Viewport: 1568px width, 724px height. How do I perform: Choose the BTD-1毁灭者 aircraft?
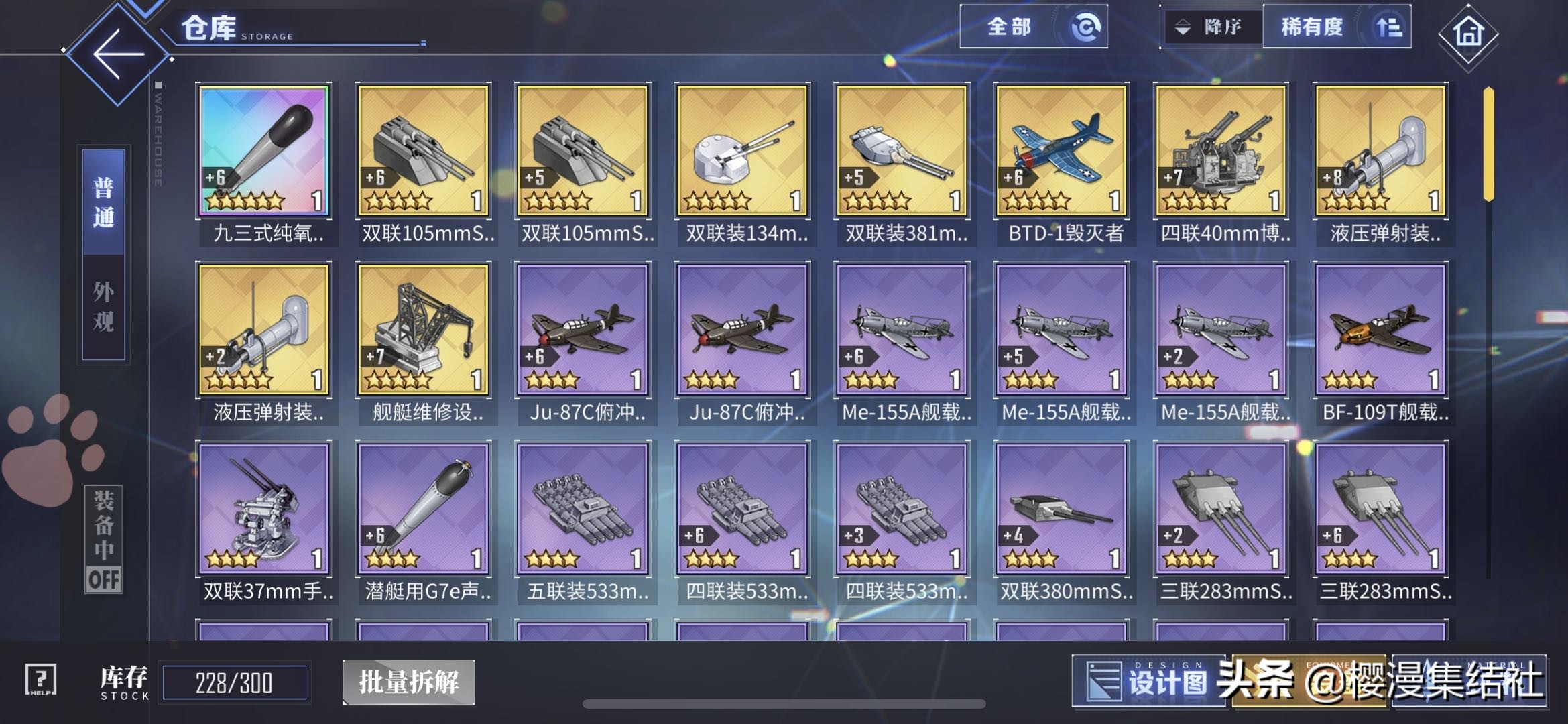1062,151
